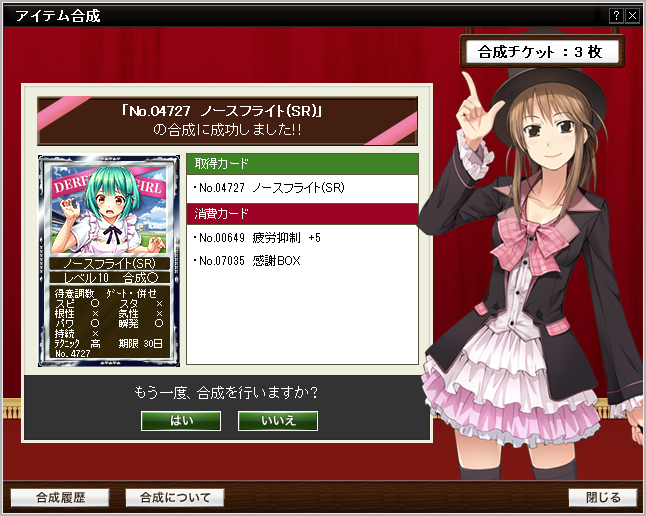Click the 閉じる close button
The width and height of the screenshot is (646, 516).
click(603, 497)
